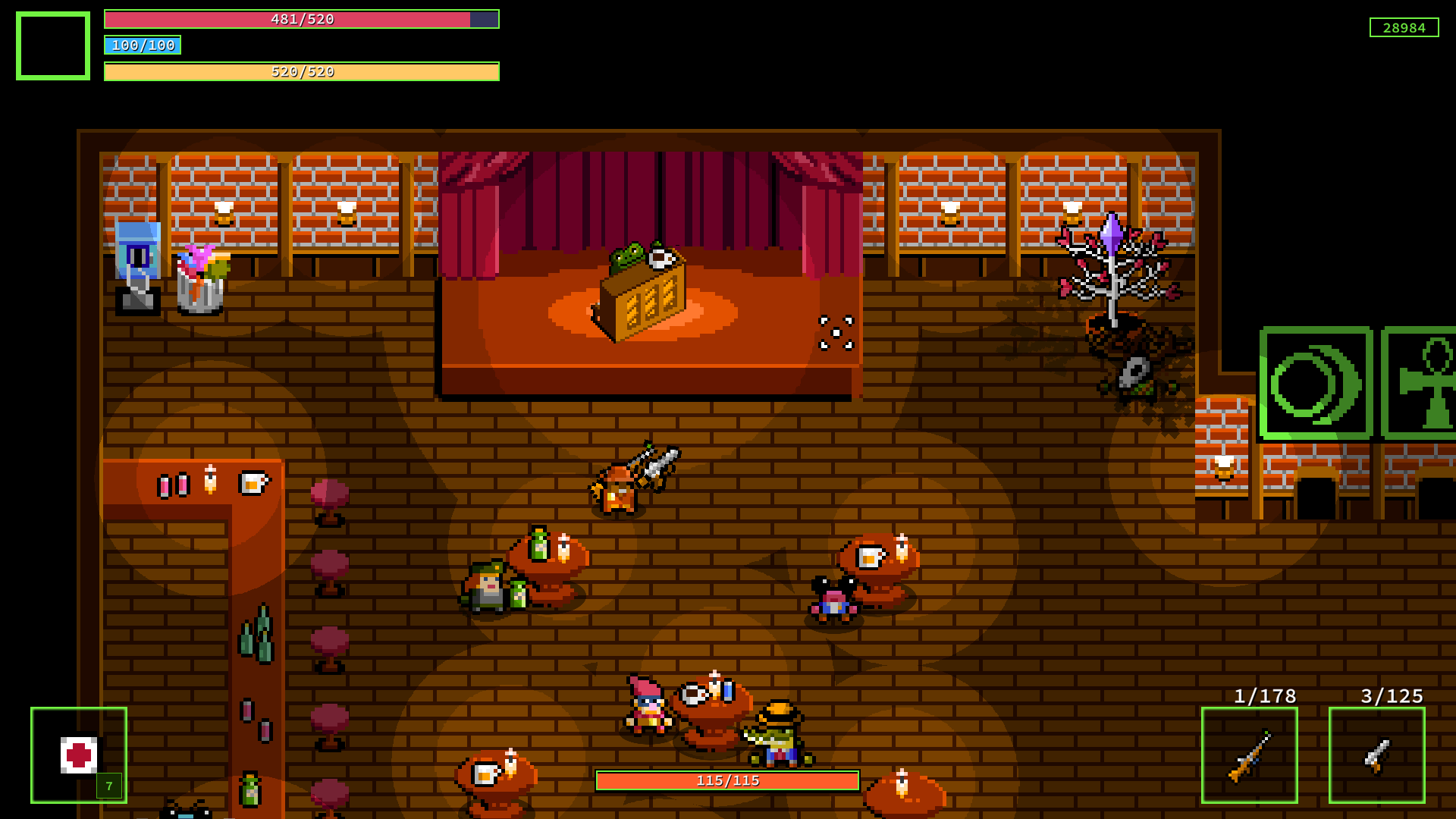This screenshot has width=1456, height=819.
Task: Select the medkit item slot
Action: [x=79, y=755]
